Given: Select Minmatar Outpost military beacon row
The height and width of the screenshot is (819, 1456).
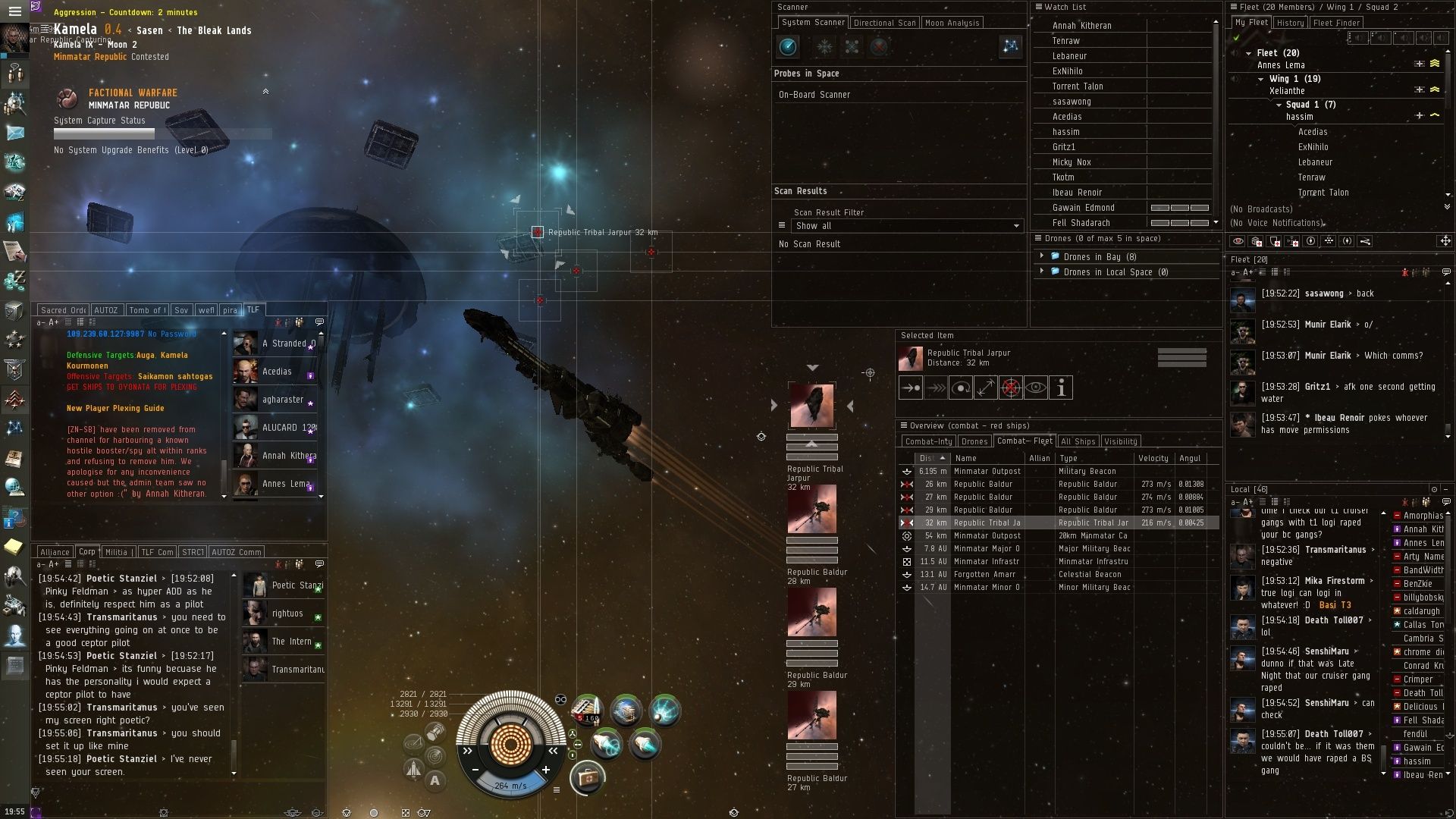Looking at the screenshot, I should pyautogui.click(x=987, y=471).
